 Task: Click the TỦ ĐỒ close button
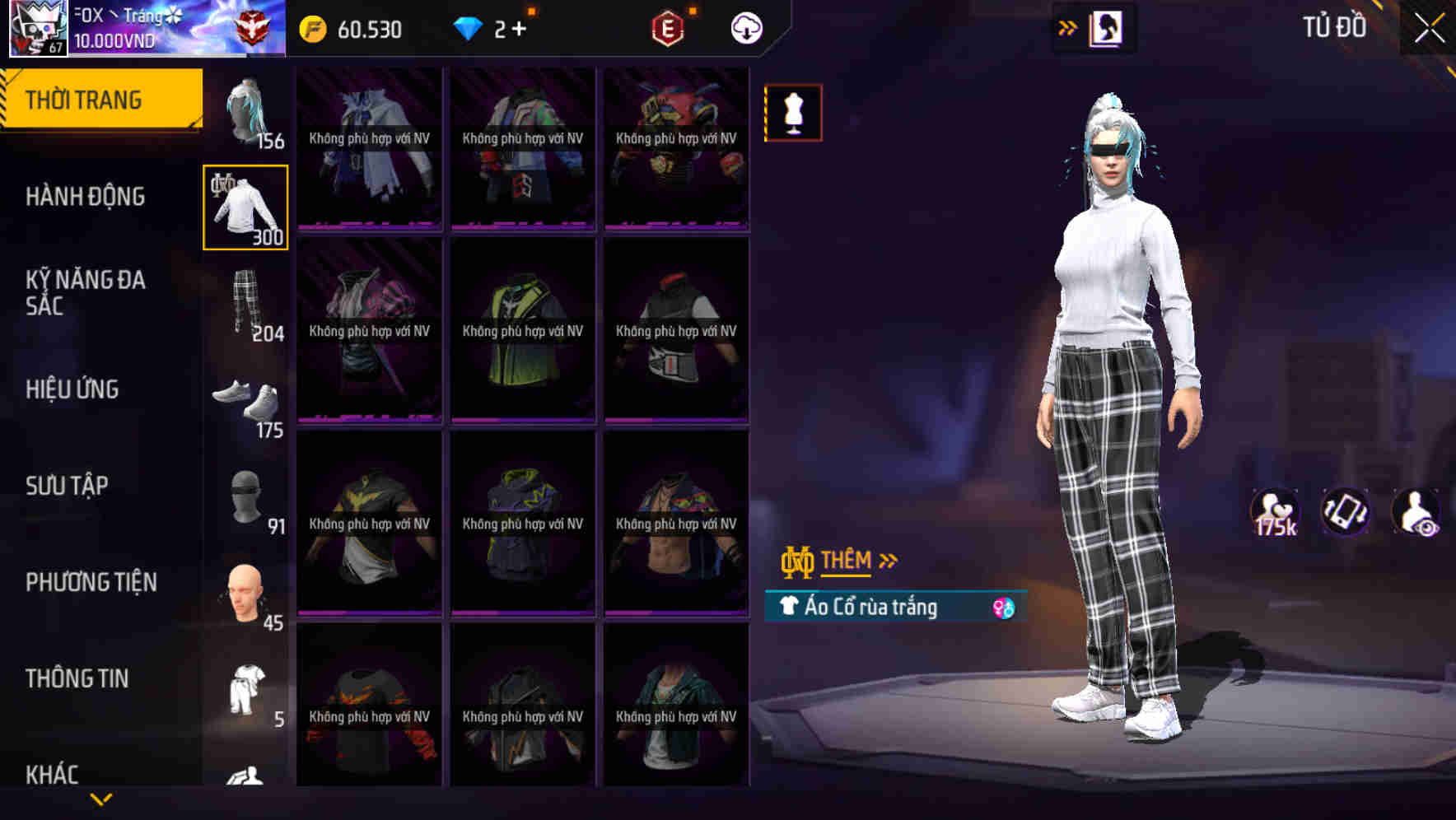click(1428, 27)
